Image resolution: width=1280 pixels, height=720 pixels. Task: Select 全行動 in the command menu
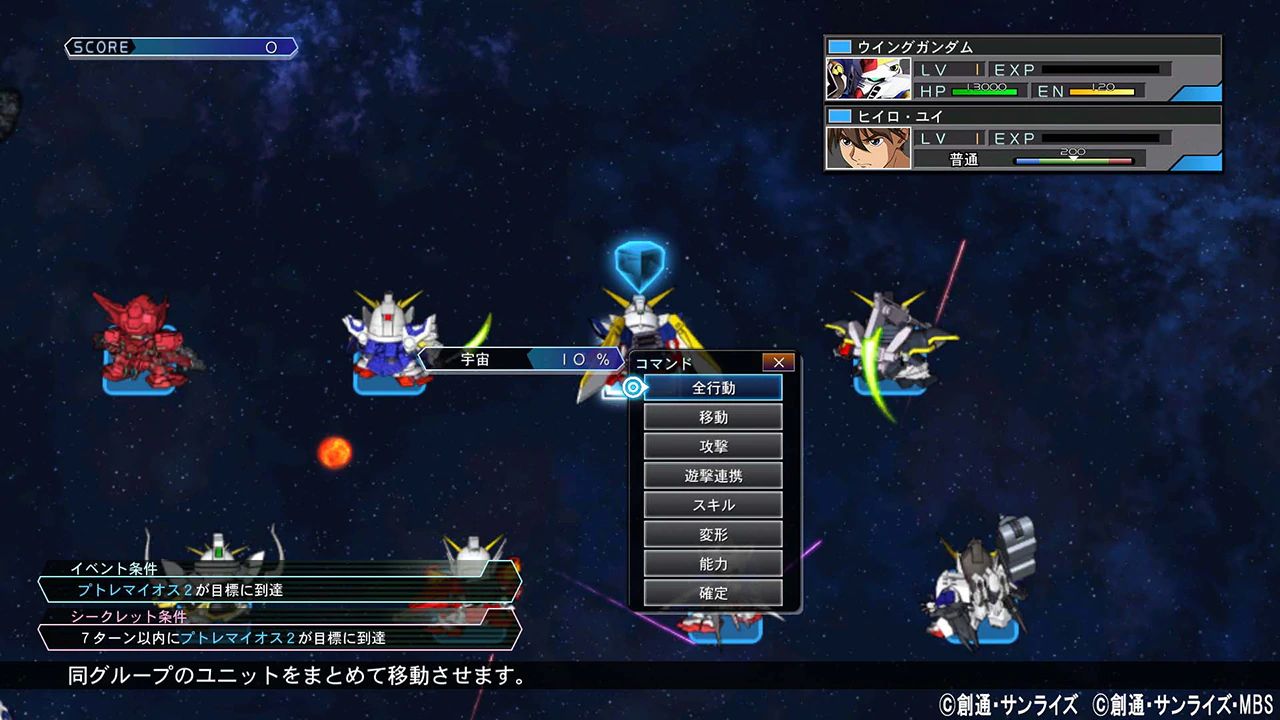point(713,388)
